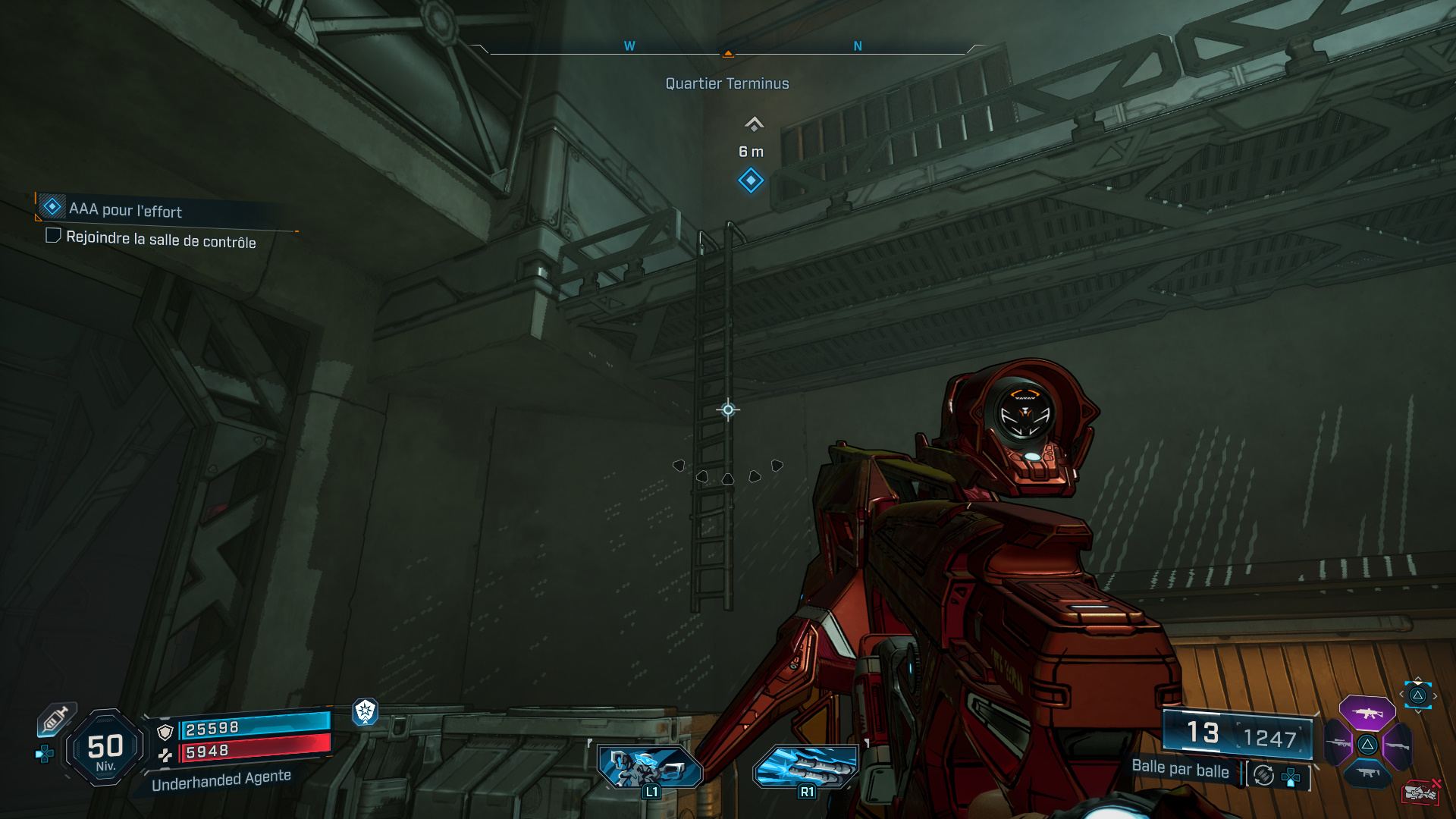Click the blue diamond objective waypoint marker
Screen dimensions: 1456x819
click(751, 180)
